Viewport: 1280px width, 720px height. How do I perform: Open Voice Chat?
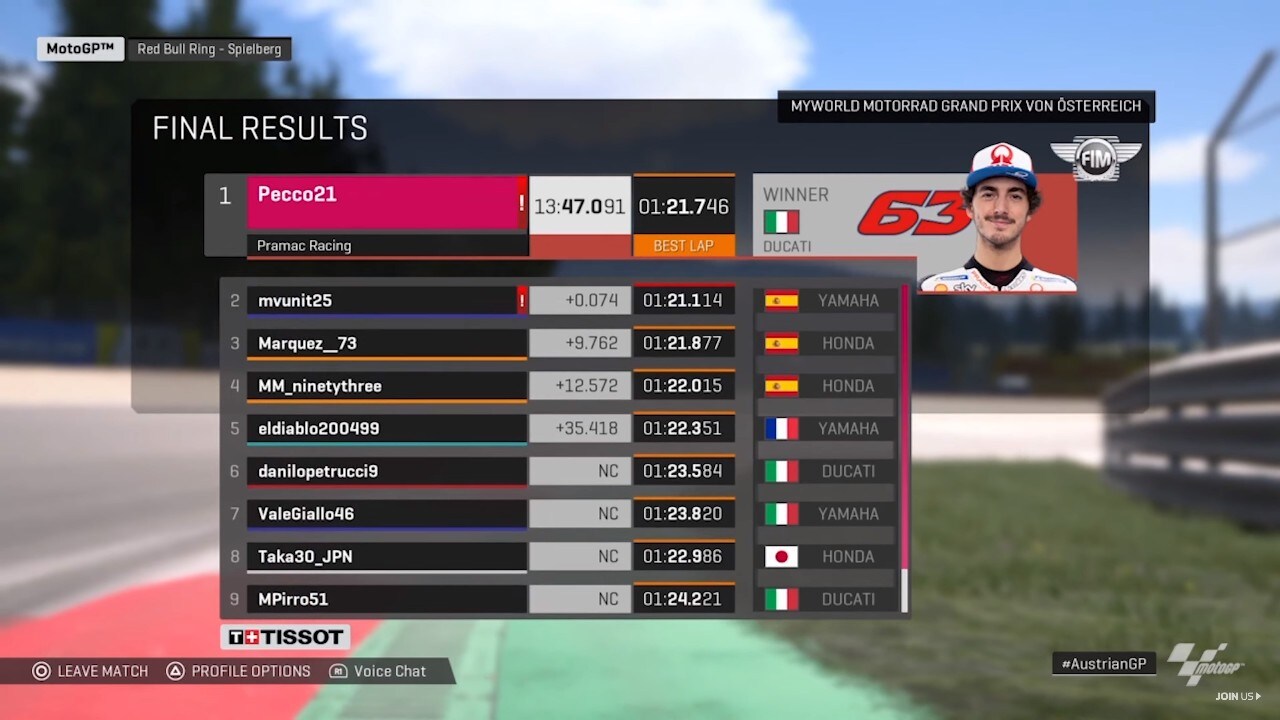(378, 671)
